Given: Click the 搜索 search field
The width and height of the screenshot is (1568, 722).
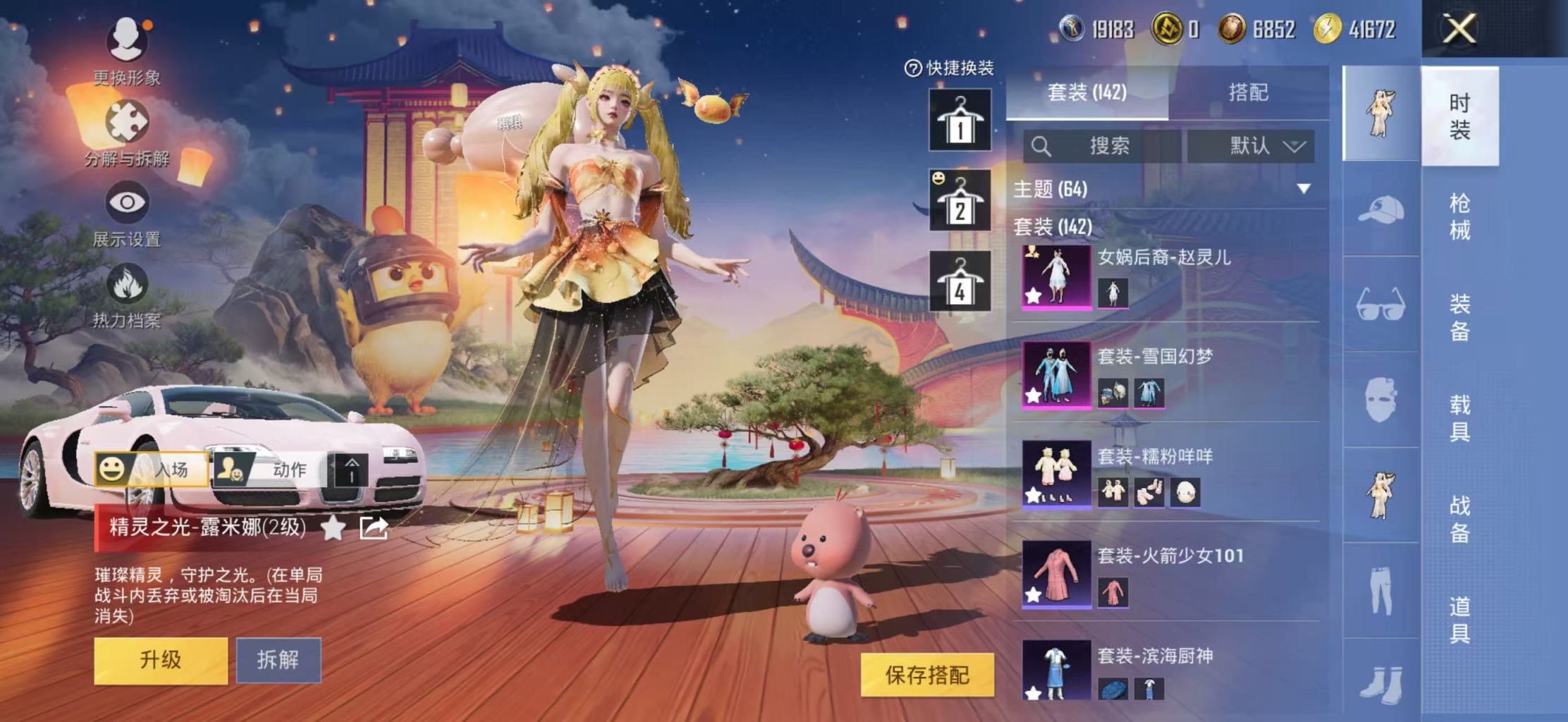Looking at the screenshot, I should pyautogui.click(x=1102, y=146).
